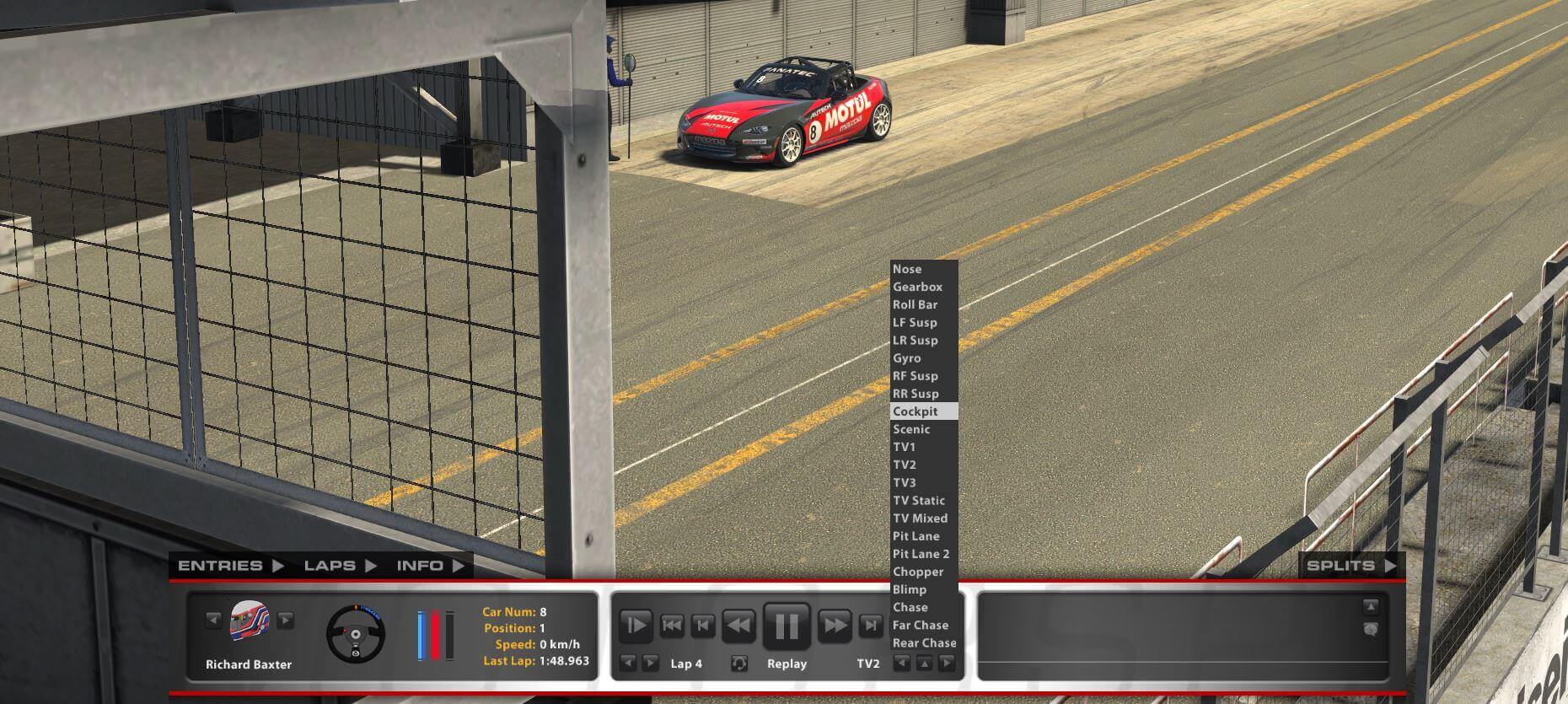This screenshot has width=1568, height=704.
Task: Click the brake input bar indicator
Action: click(x=435, y=632)
